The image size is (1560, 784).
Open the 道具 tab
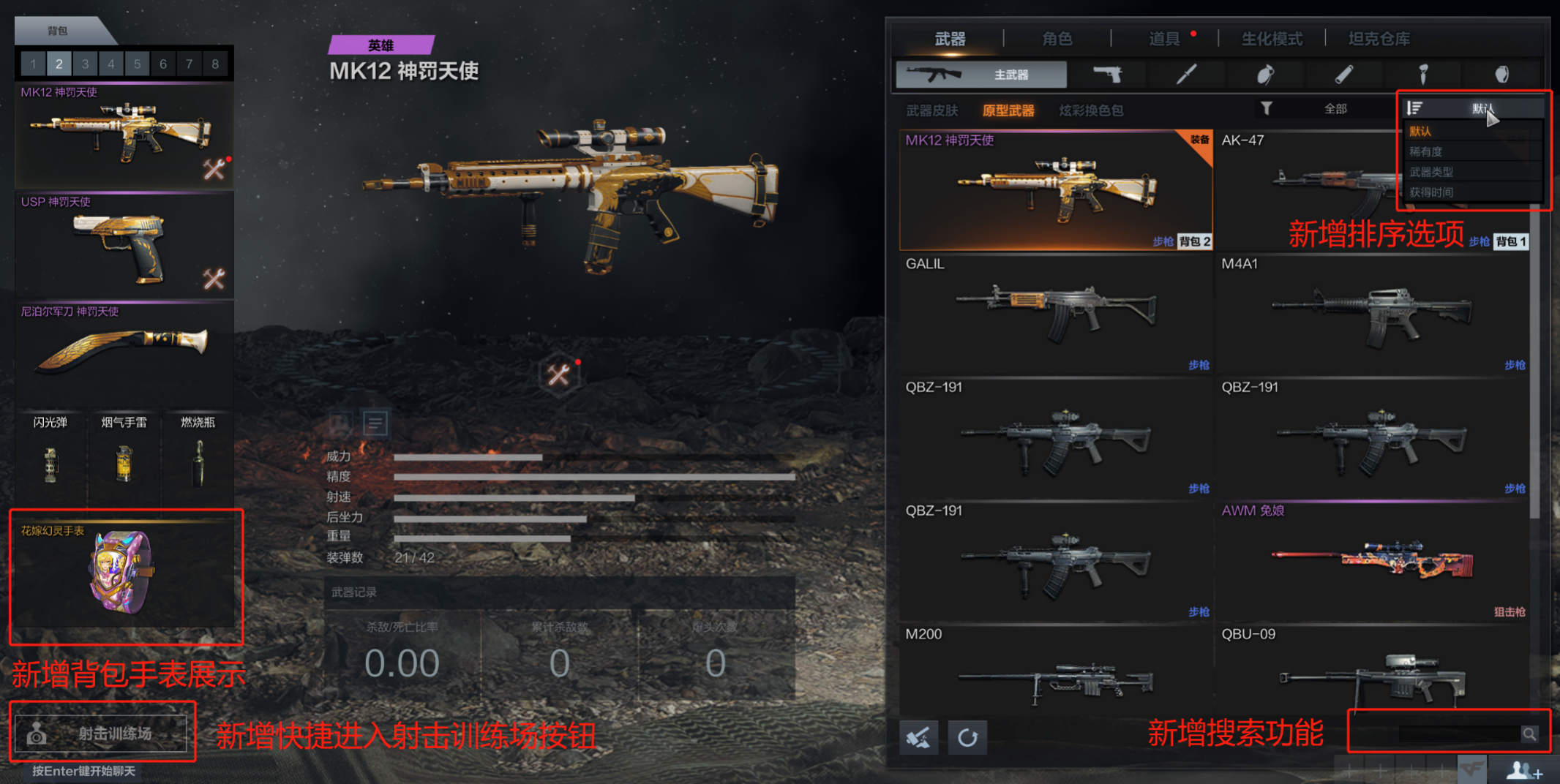pyautogui.click(x=1163, y=39)
